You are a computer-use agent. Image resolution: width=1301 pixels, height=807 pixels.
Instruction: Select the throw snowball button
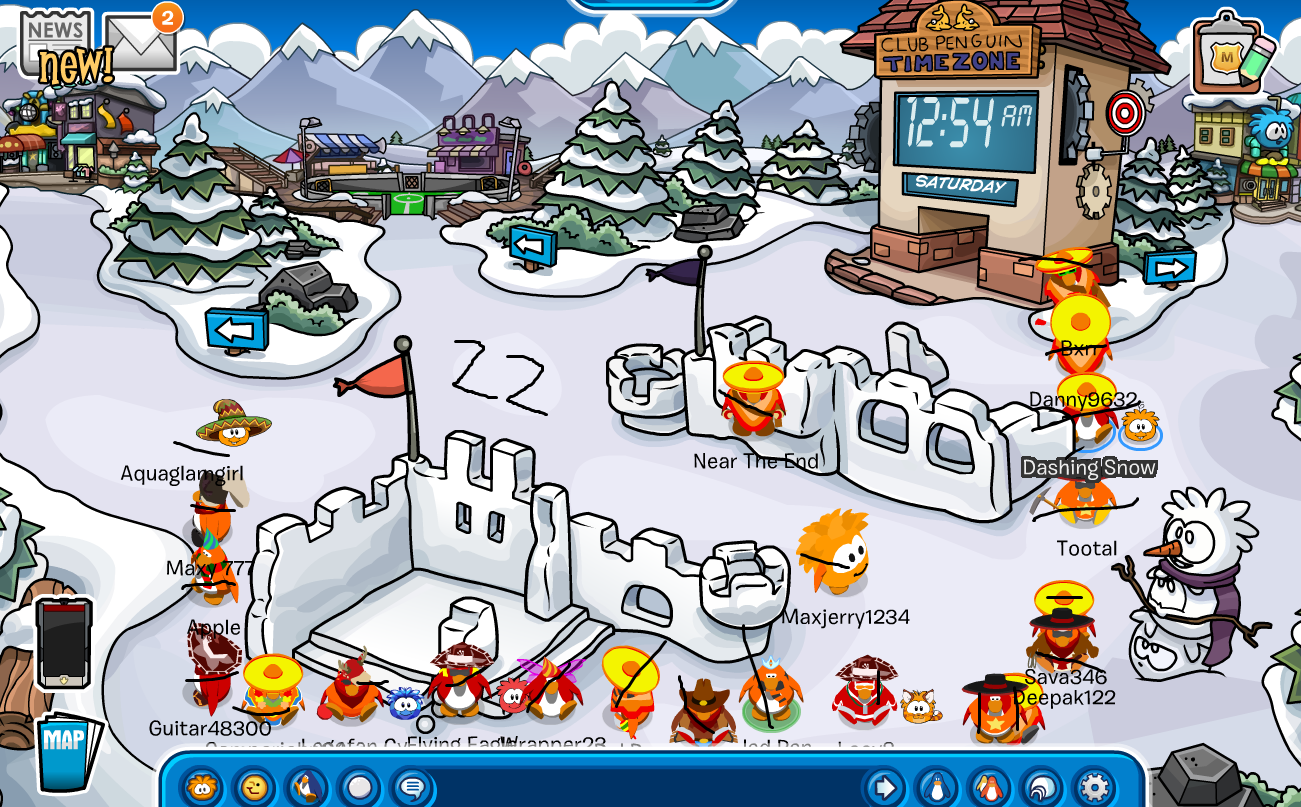click(359, 787)
